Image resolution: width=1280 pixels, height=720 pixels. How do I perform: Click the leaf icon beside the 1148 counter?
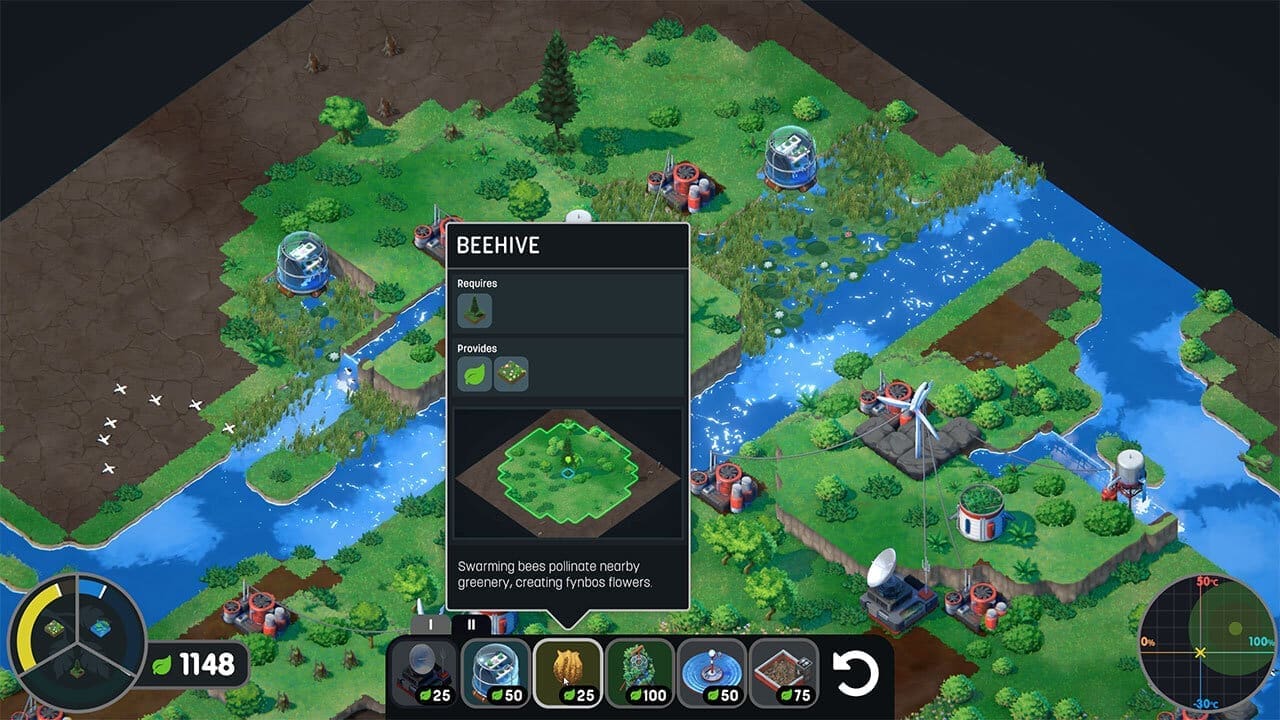coord(161,663)
